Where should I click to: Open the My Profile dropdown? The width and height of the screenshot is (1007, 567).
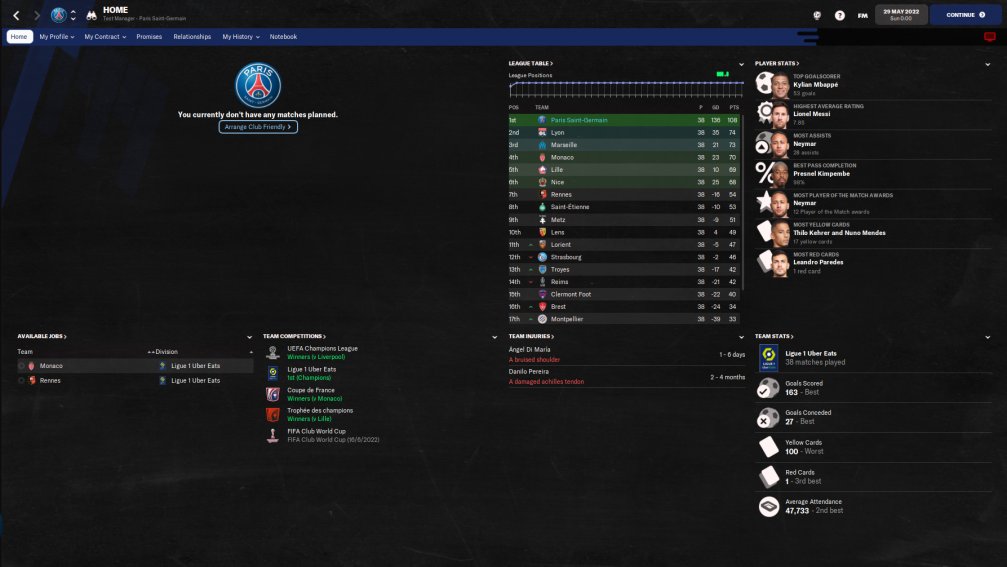point(57,37)
